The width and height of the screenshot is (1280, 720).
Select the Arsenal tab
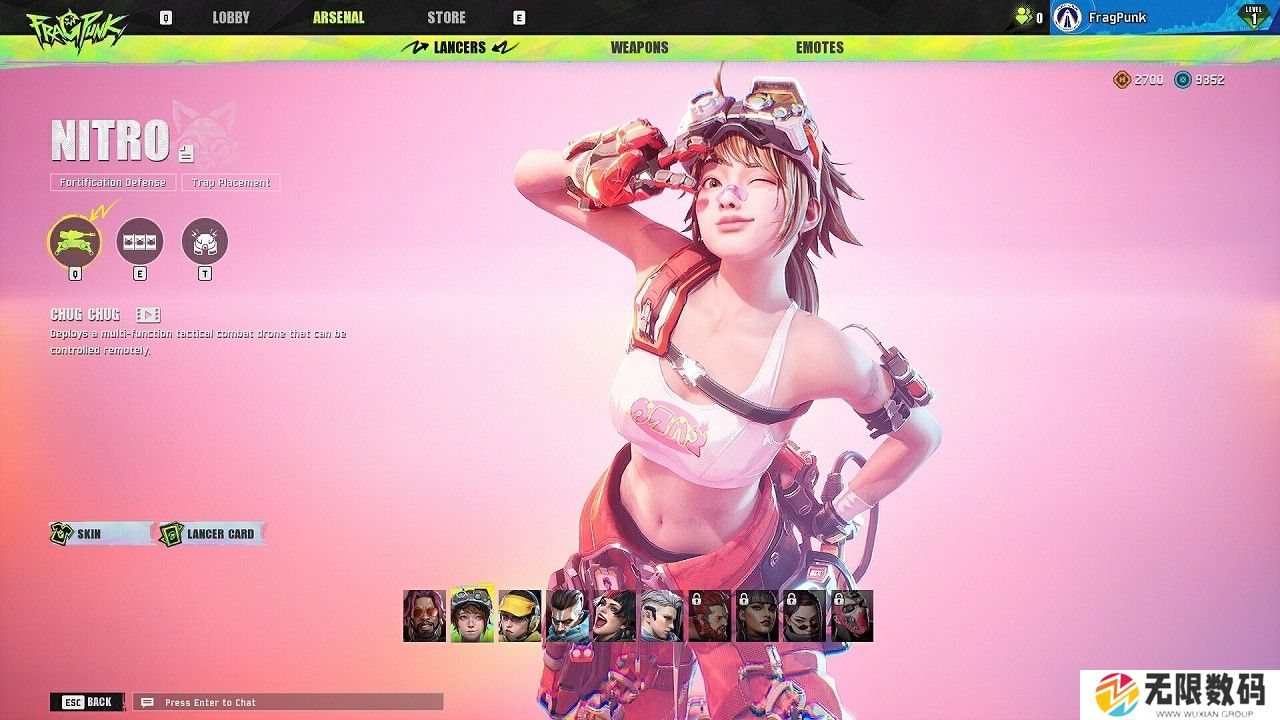pyautogui.click(x=338, y=18)
